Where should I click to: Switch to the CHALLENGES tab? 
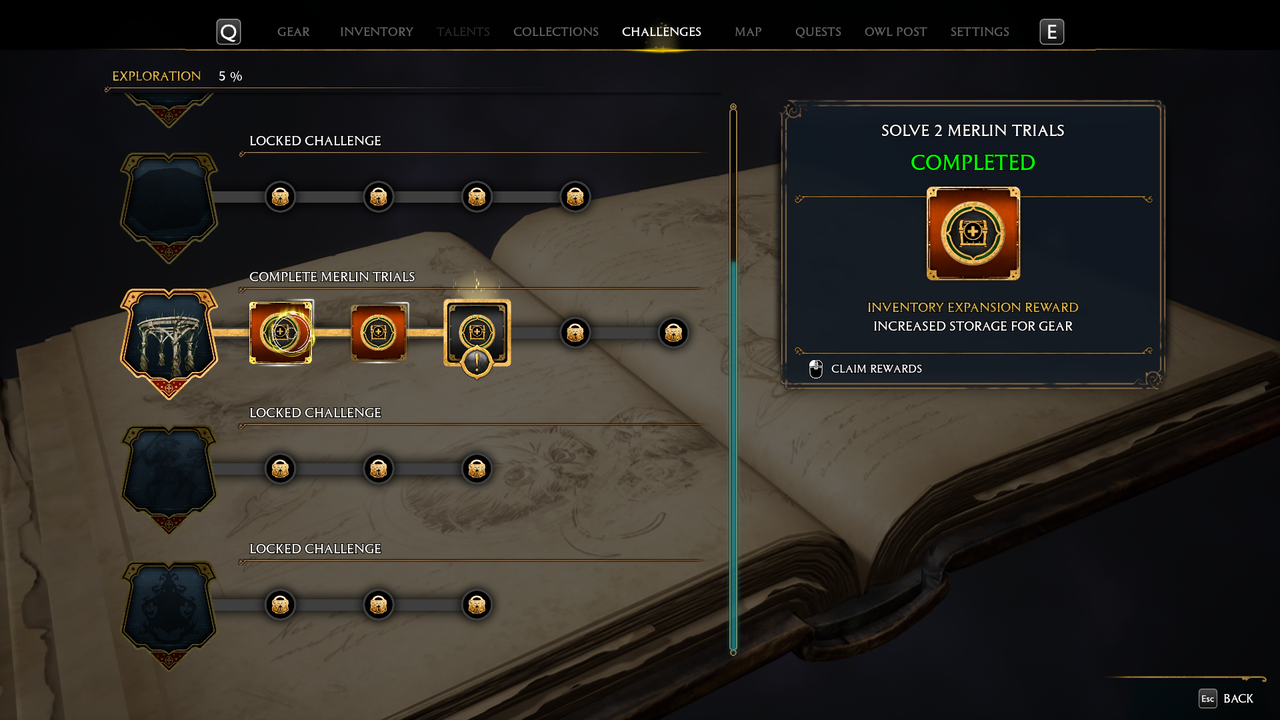661,31
